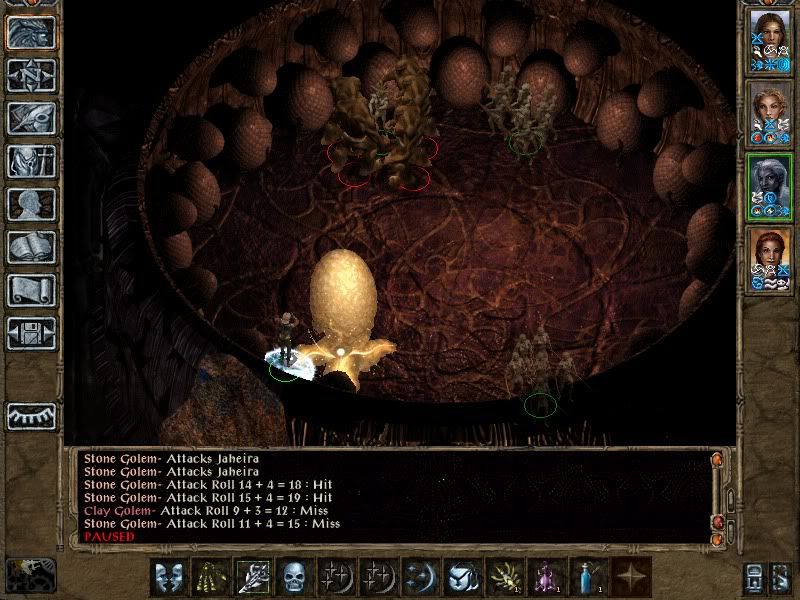This screenshot has height=600, width=800.
Task: Open the priest scroll button
Action: [x=31, y=290]
